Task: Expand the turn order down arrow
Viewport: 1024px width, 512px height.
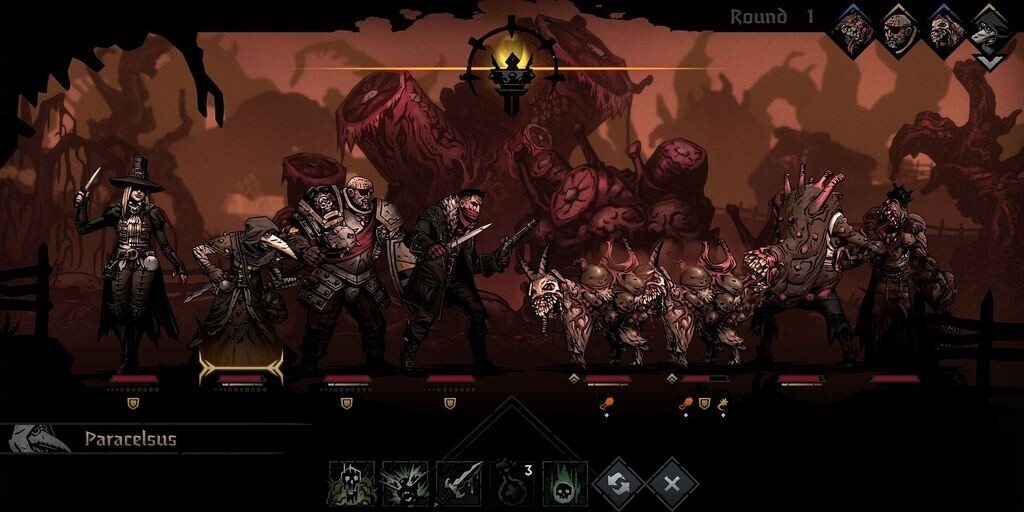Action: click(989, 63)
